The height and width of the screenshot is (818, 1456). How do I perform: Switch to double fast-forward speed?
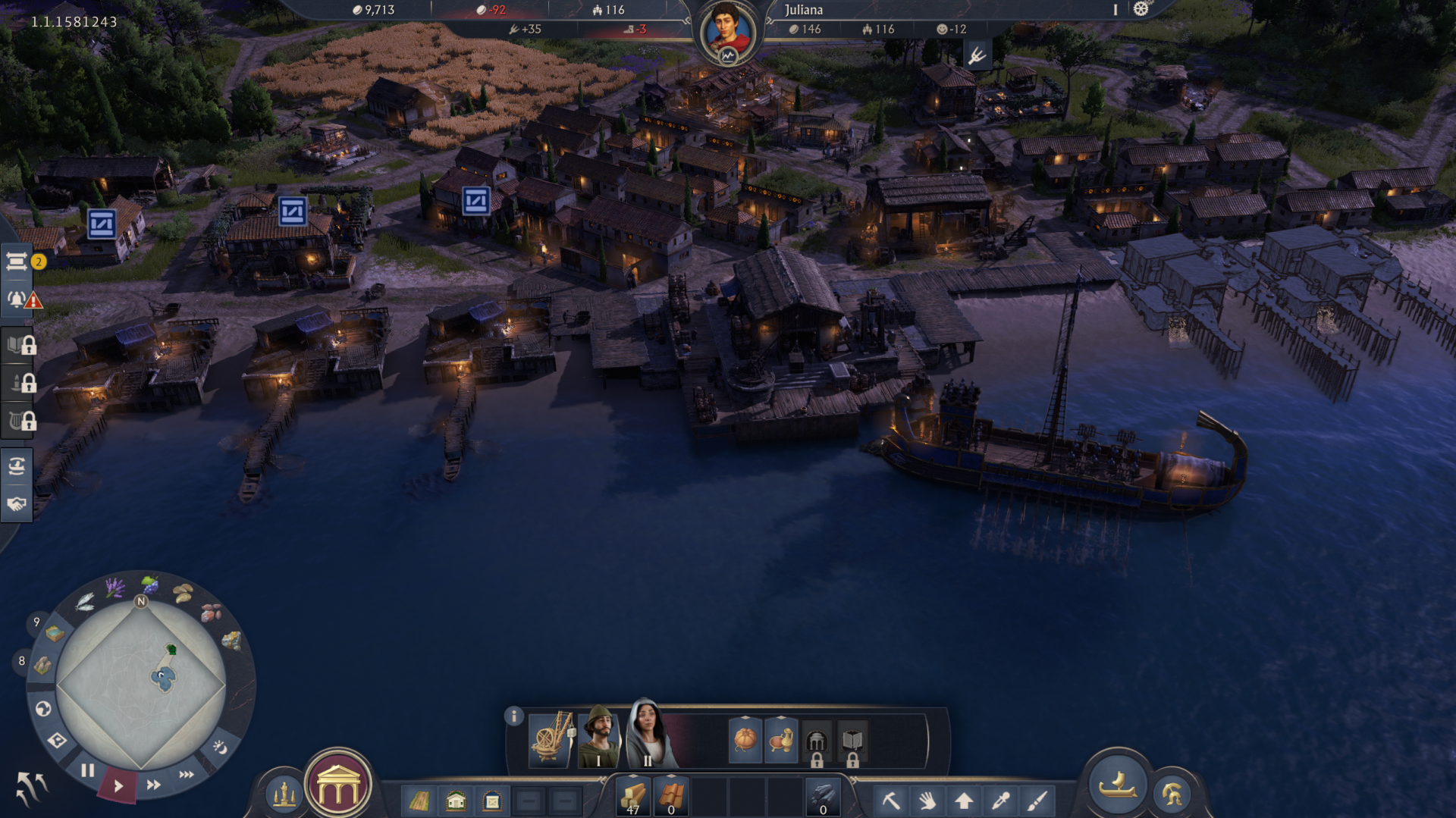[x=154, y=785]
